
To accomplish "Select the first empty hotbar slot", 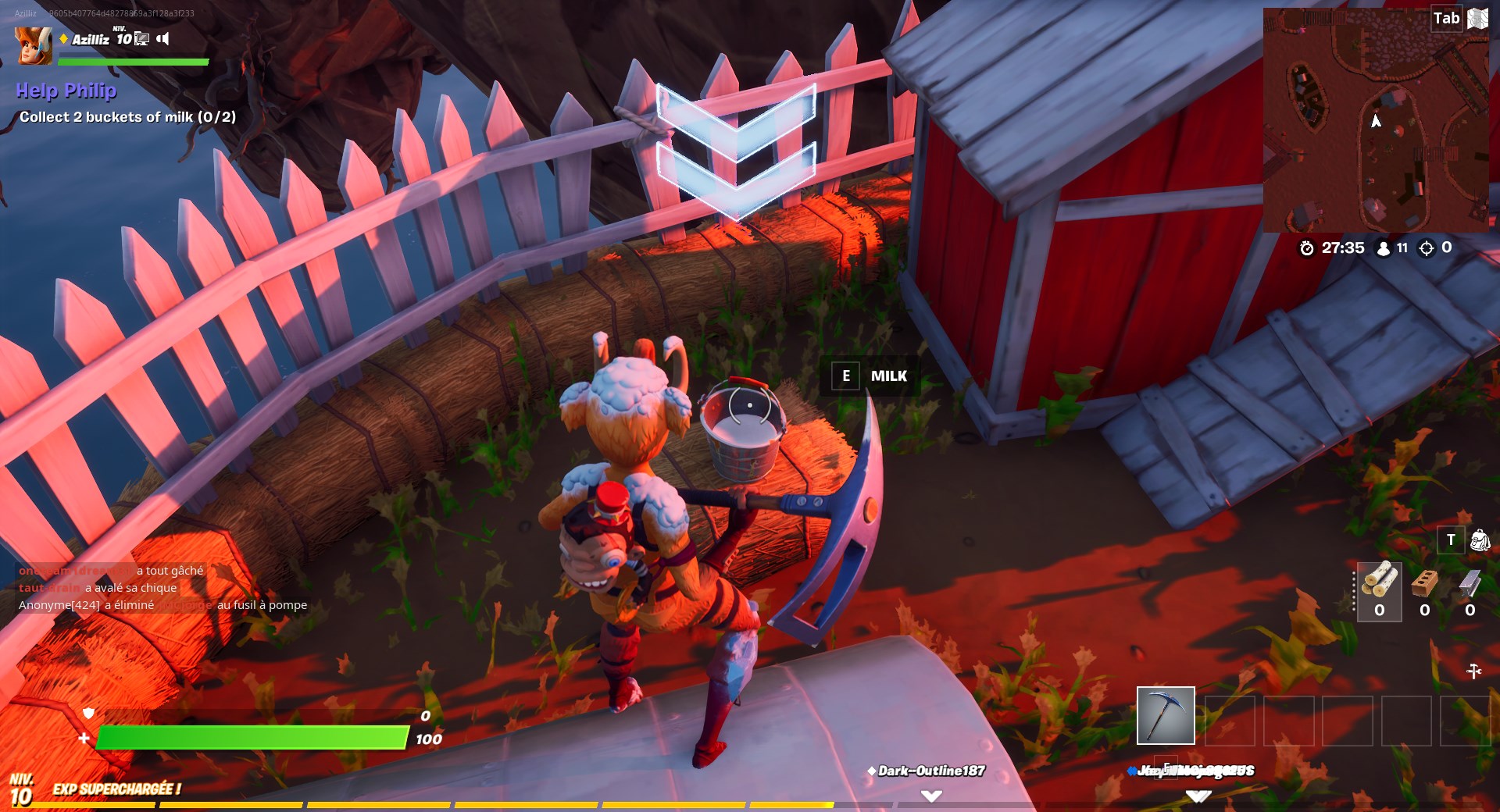I will pyautogui.click(x=1229, y=718).
